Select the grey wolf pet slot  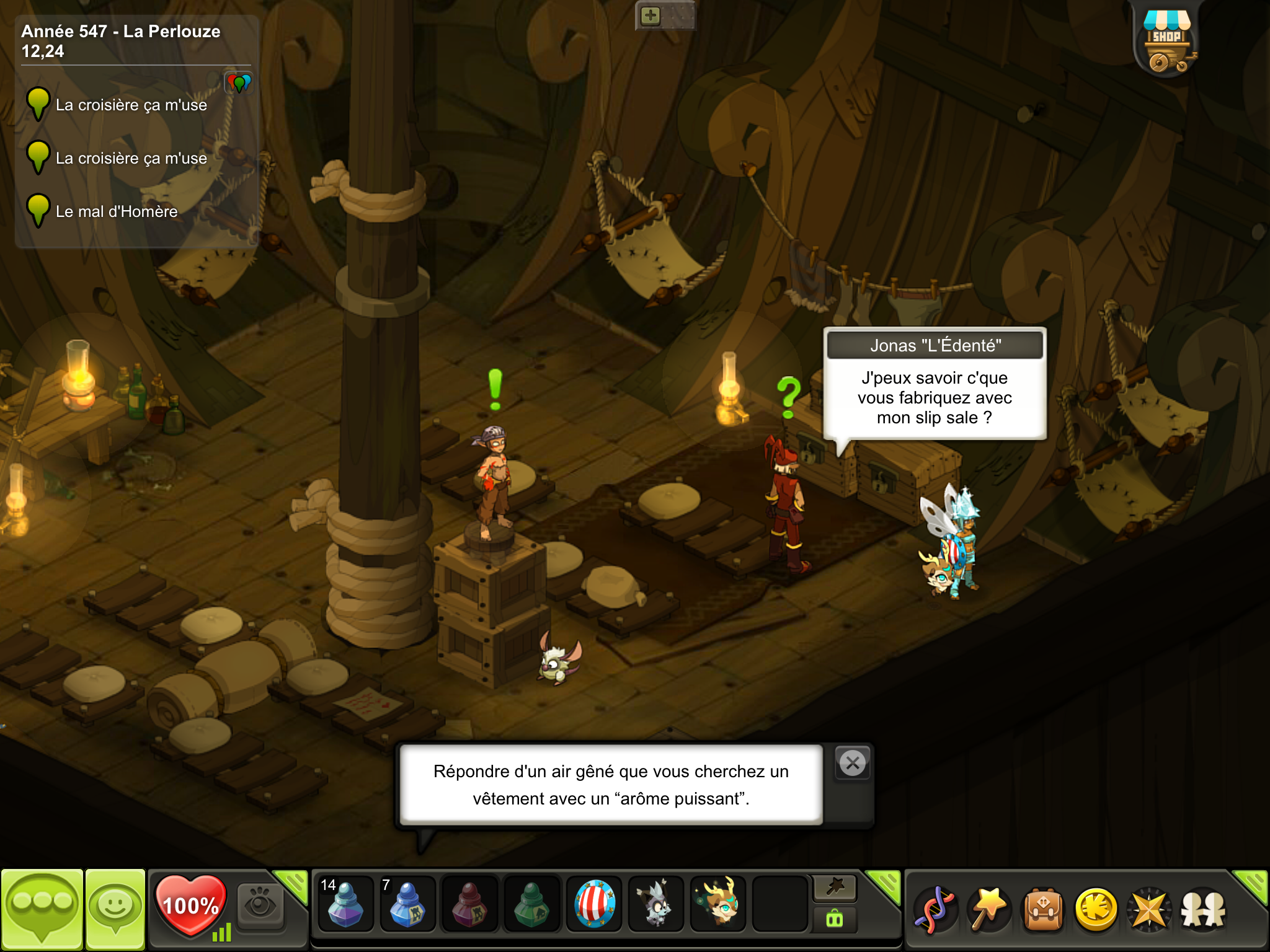click(x=656, y=904)
